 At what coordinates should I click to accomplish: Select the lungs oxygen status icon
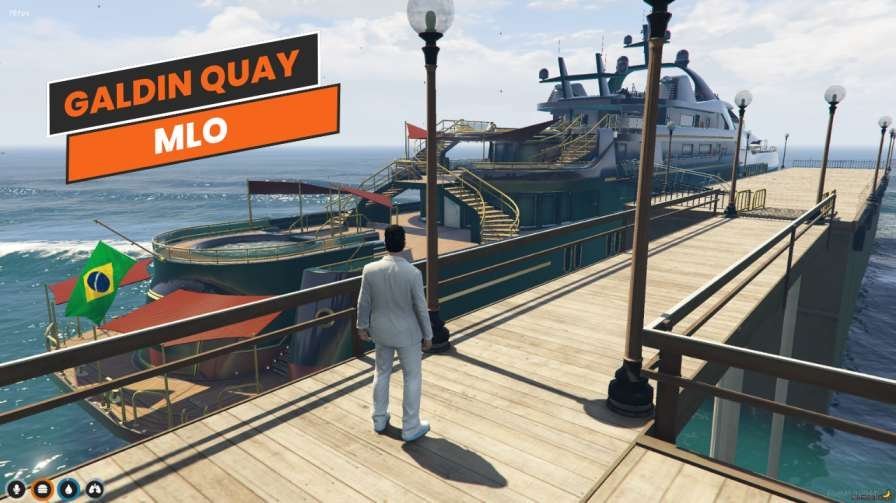click(94, 488)
